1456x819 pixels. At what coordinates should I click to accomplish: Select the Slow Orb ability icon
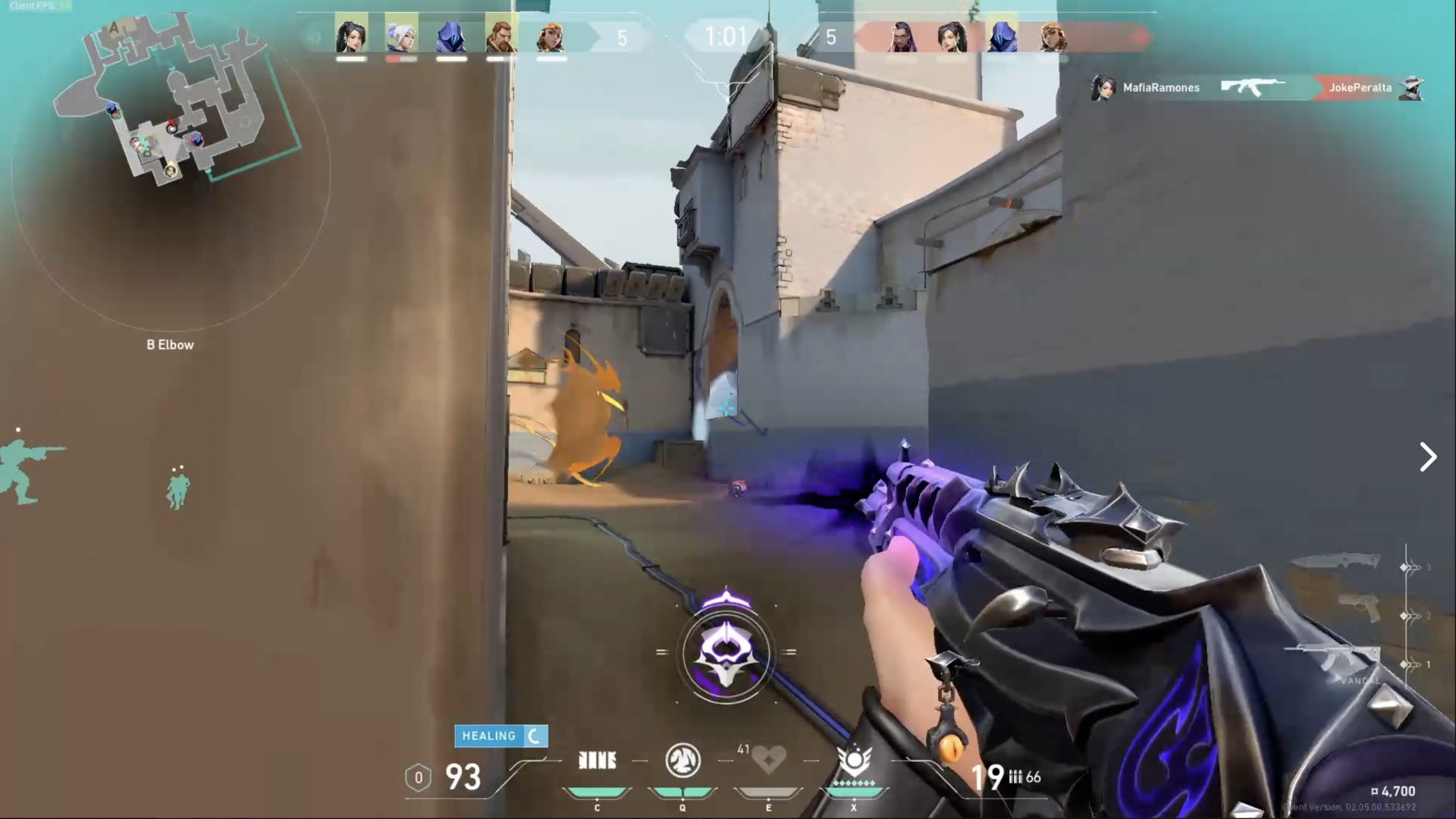(x=682, y=761)
